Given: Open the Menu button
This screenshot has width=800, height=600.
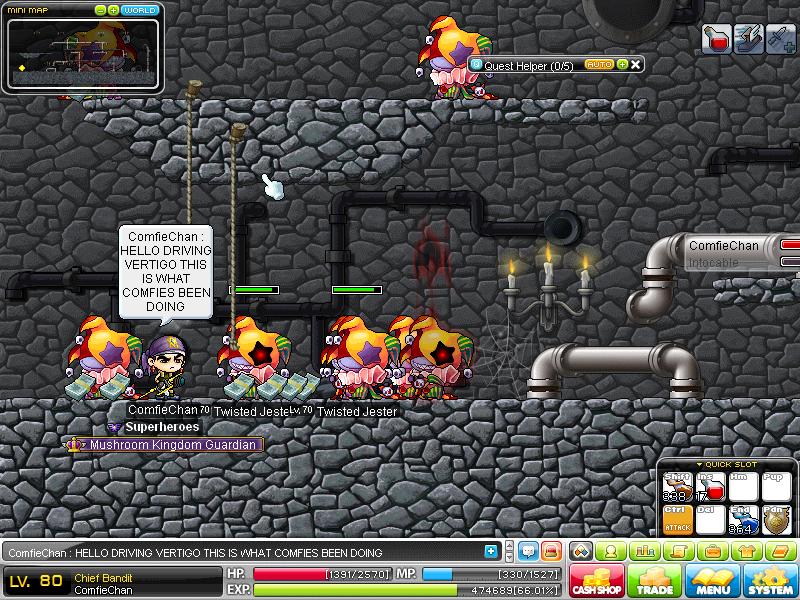Looking at the screenshot, I should tap(714, 581).
